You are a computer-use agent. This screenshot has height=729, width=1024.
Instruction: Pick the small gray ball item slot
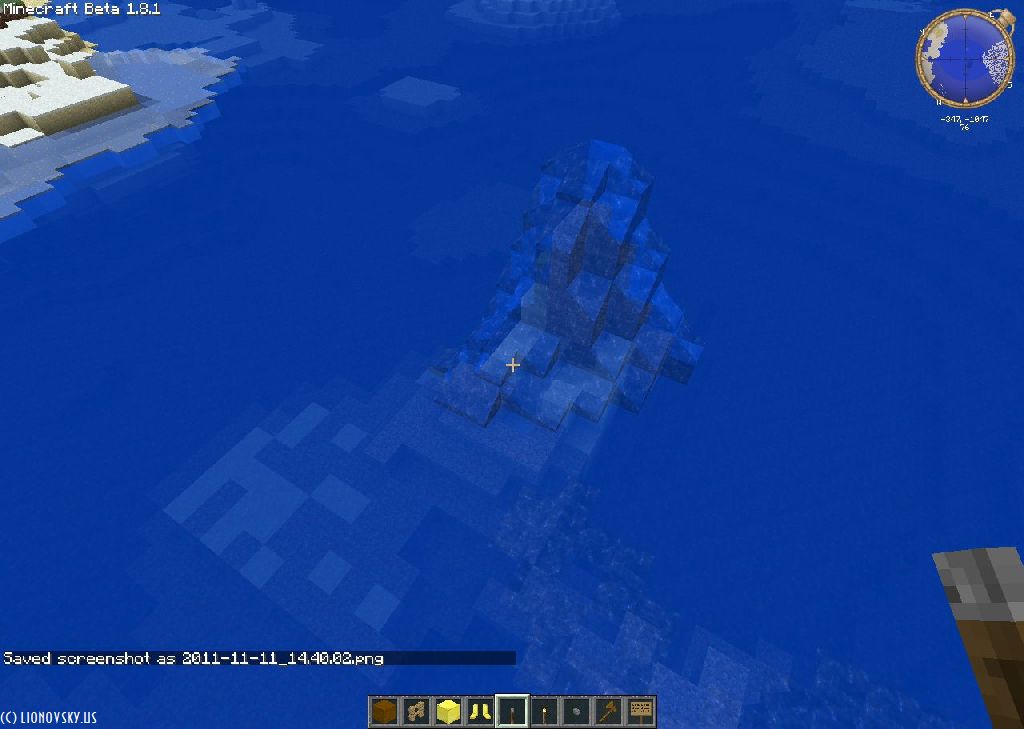576,712
